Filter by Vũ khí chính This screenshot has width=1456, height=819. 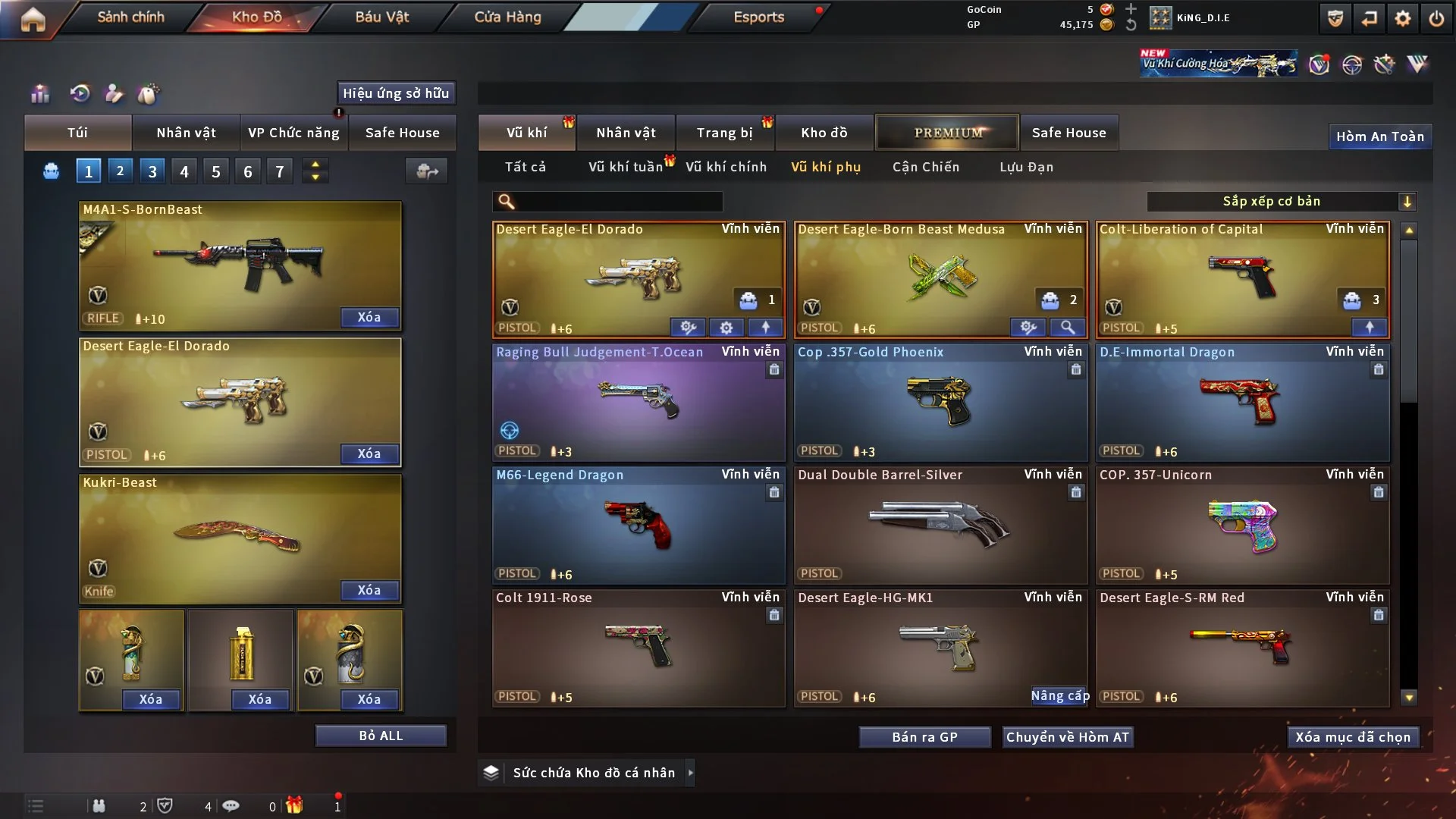pos(726,167)
